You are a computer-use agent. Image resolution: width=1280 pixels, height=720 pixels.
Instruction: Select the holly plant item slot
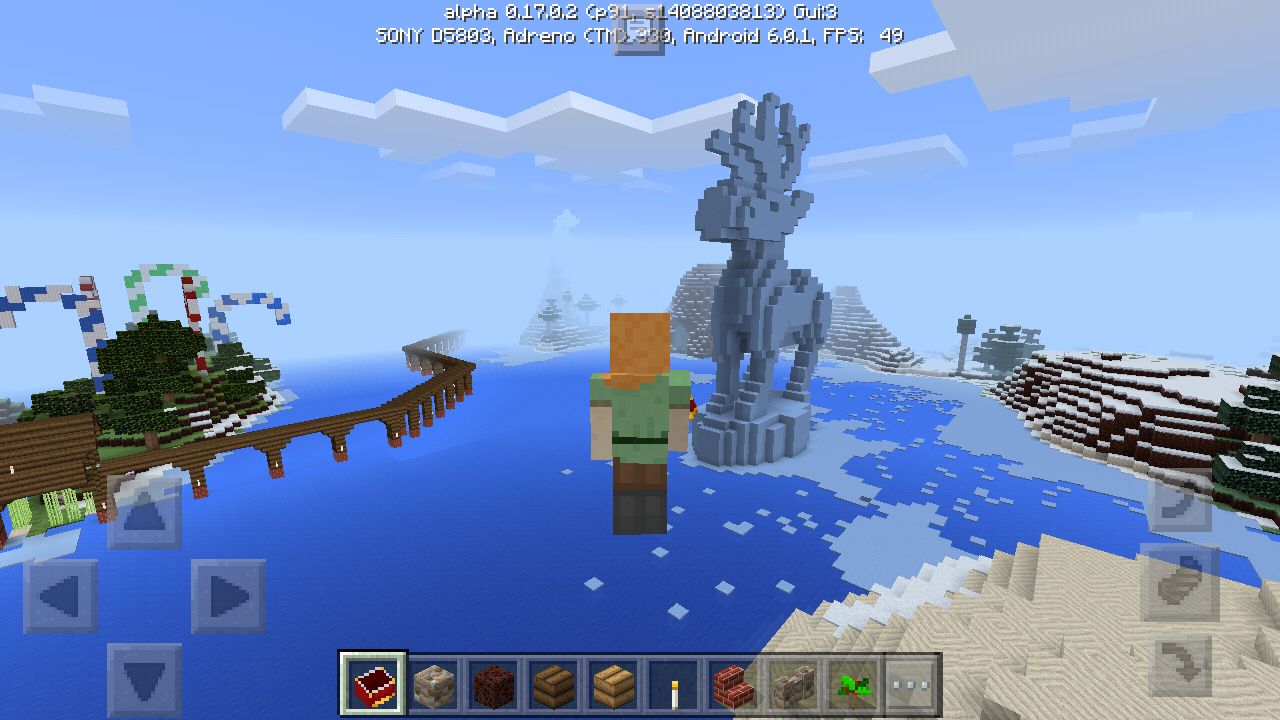point(853,685)
